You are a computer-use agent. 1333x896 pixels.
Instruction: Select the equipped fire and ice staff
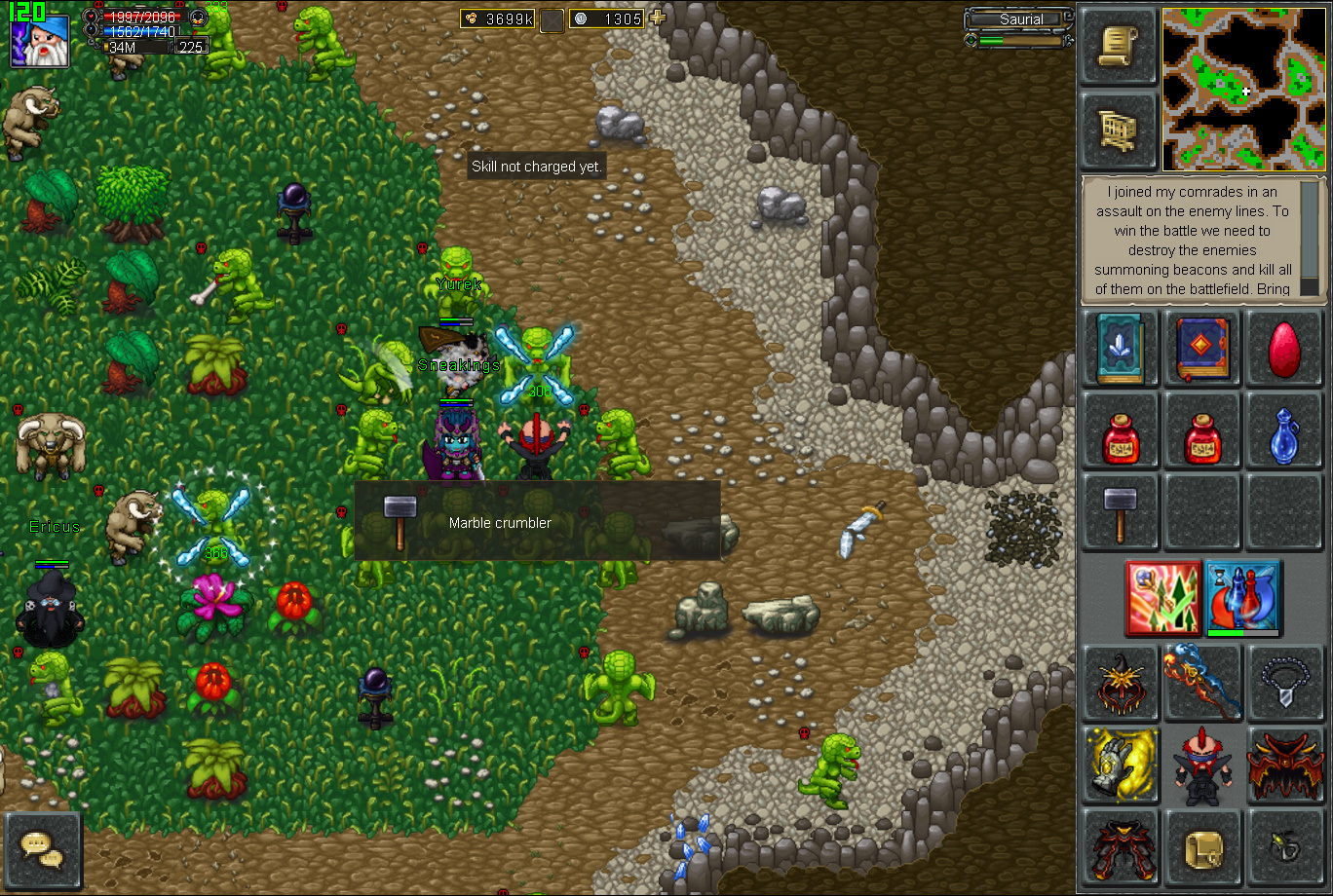pos(1202,683)
